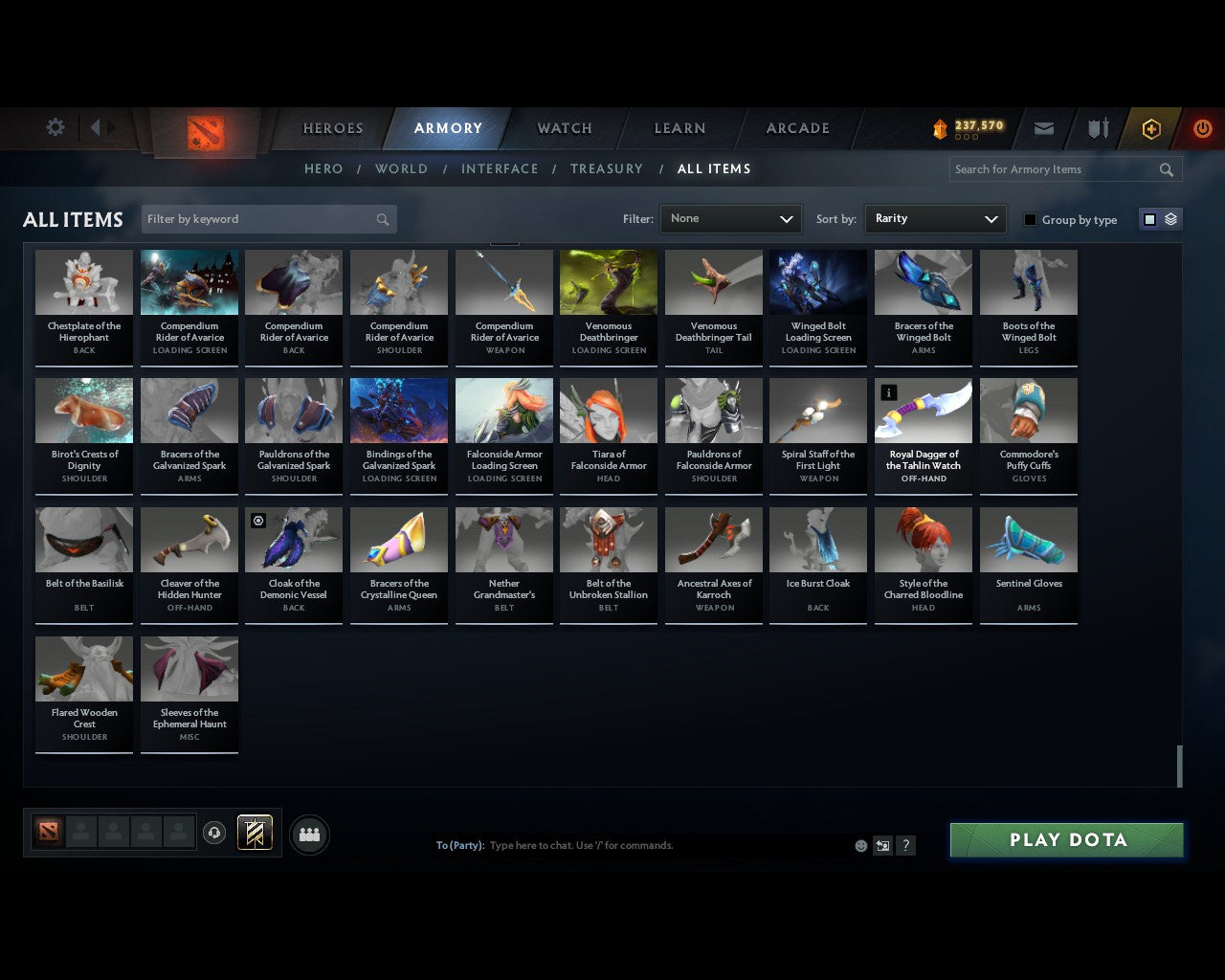
Task: Click the PLAY DOTA button
Action: pyautogui.click(x=1066, y=839)
